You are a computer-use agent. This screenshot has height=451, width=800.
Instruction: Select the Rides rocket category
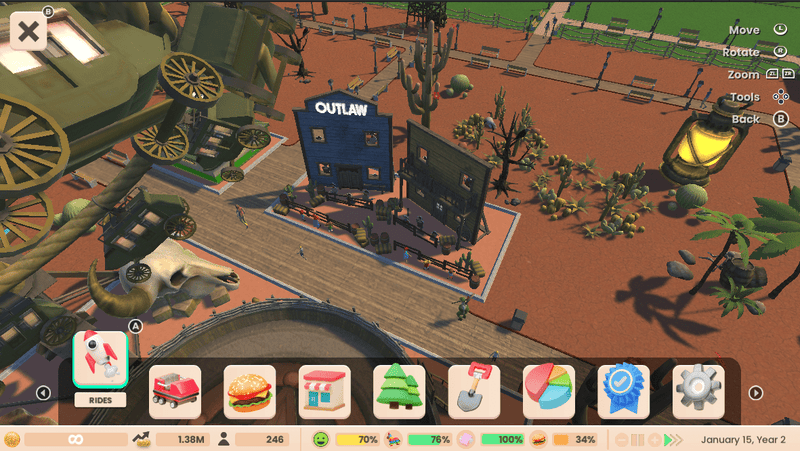[x=100, y=360]
